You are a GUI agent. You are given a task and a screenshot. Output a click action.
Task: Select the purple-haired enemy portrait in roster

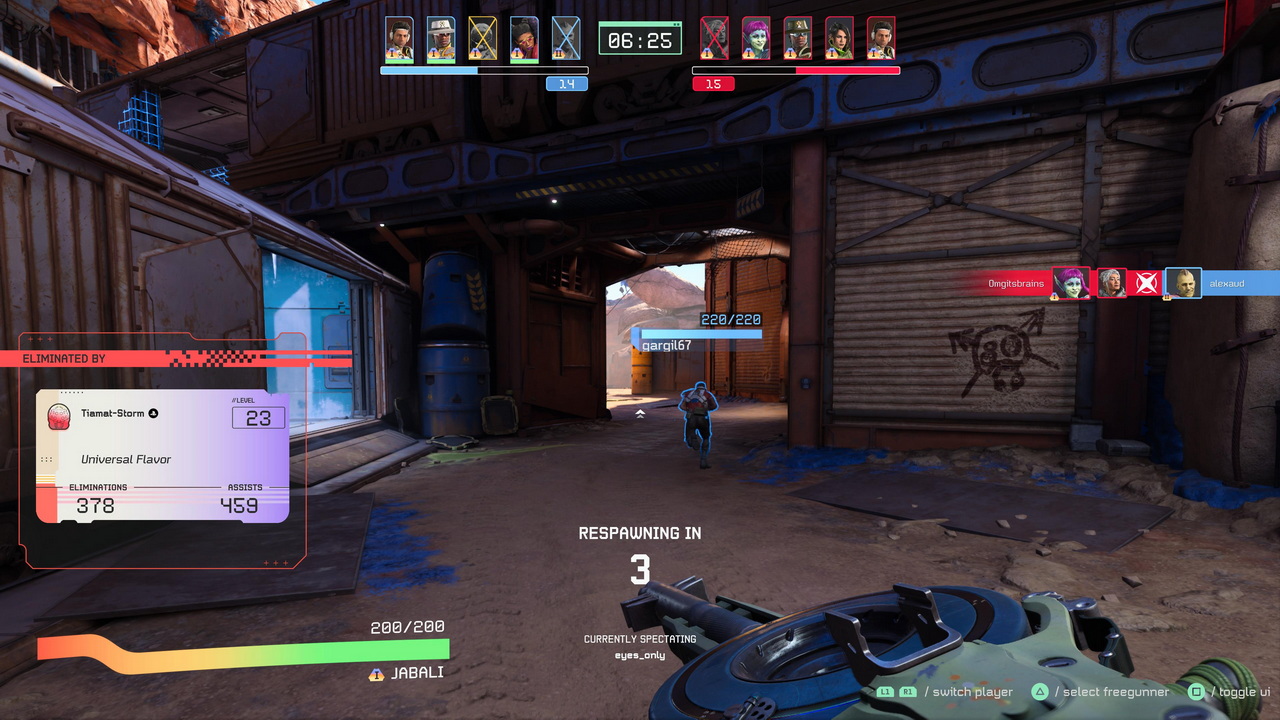click(755, 39)
